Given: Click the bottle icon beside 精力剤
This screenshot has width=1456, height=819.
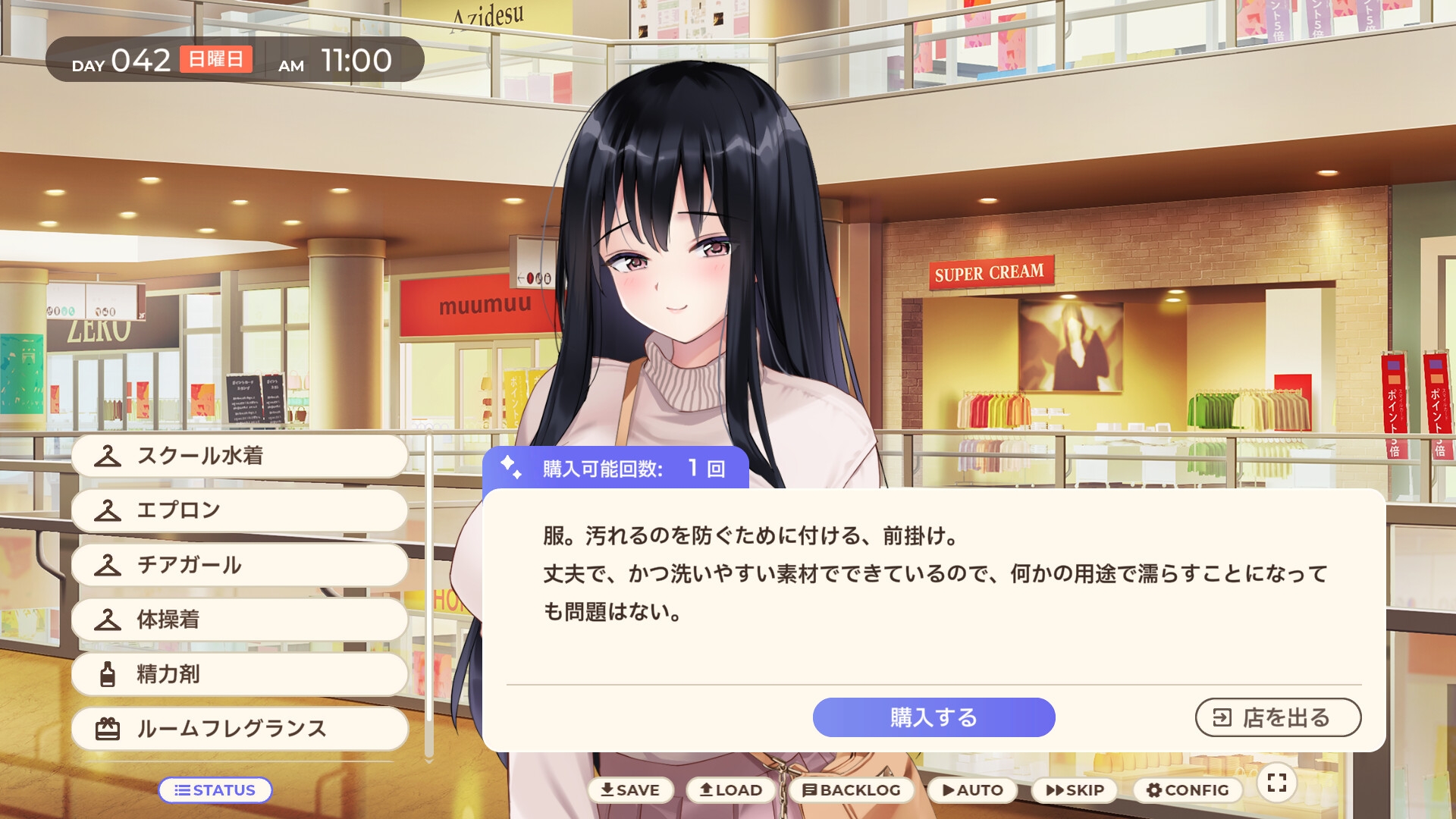Looking at the screenshot, I should tap(108, 674).
